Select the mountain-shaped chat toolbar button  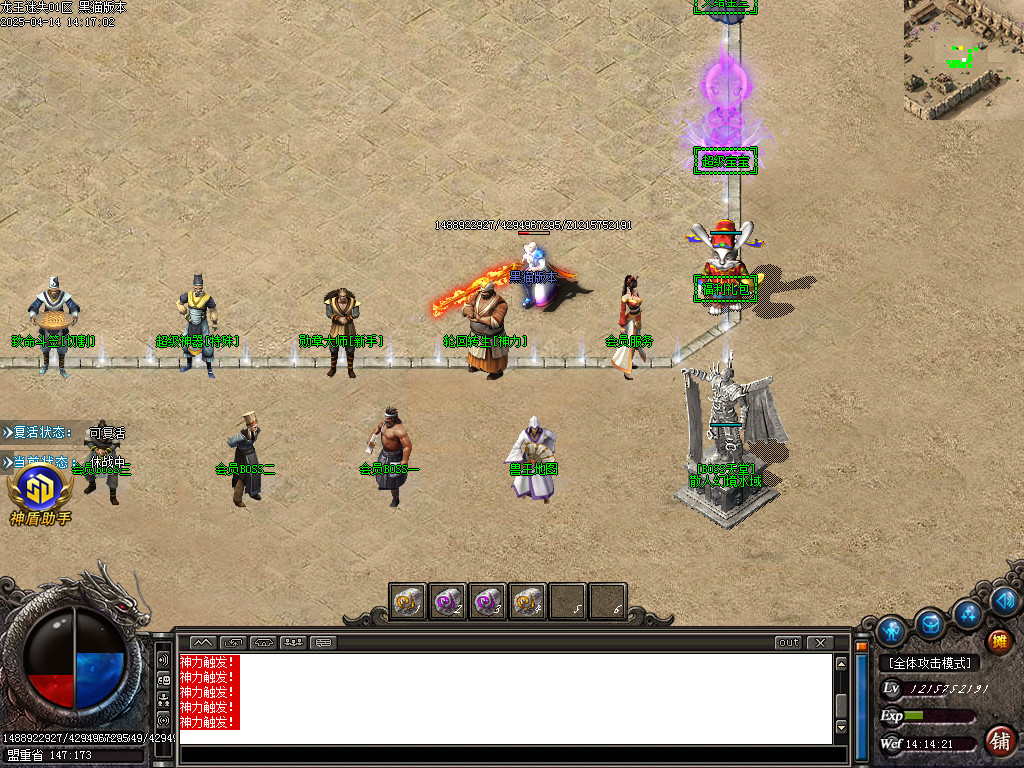coord(202,643)
